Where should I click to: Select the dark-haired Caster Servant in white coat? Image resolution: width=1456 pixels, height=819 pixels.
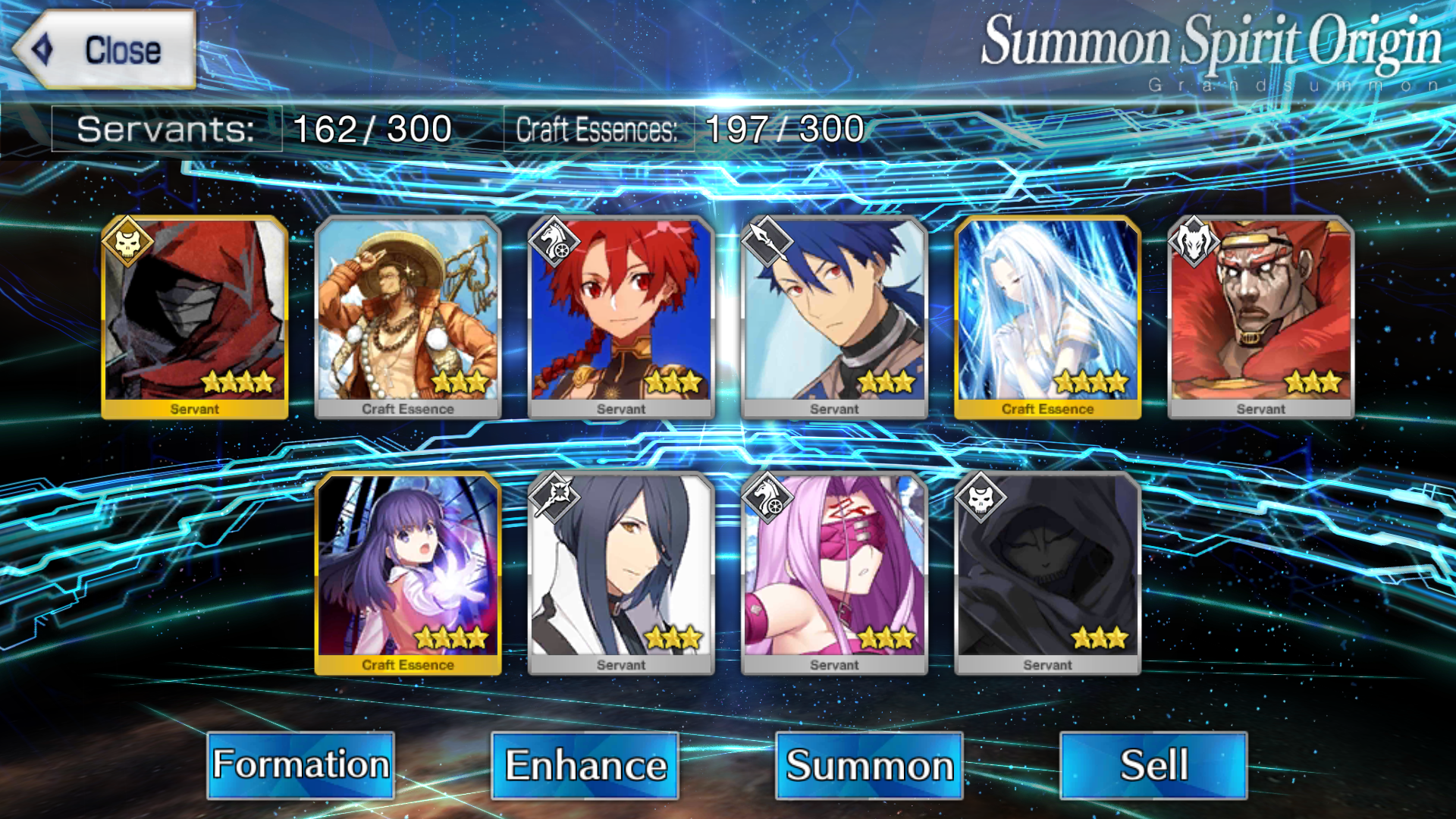[621, 573]
